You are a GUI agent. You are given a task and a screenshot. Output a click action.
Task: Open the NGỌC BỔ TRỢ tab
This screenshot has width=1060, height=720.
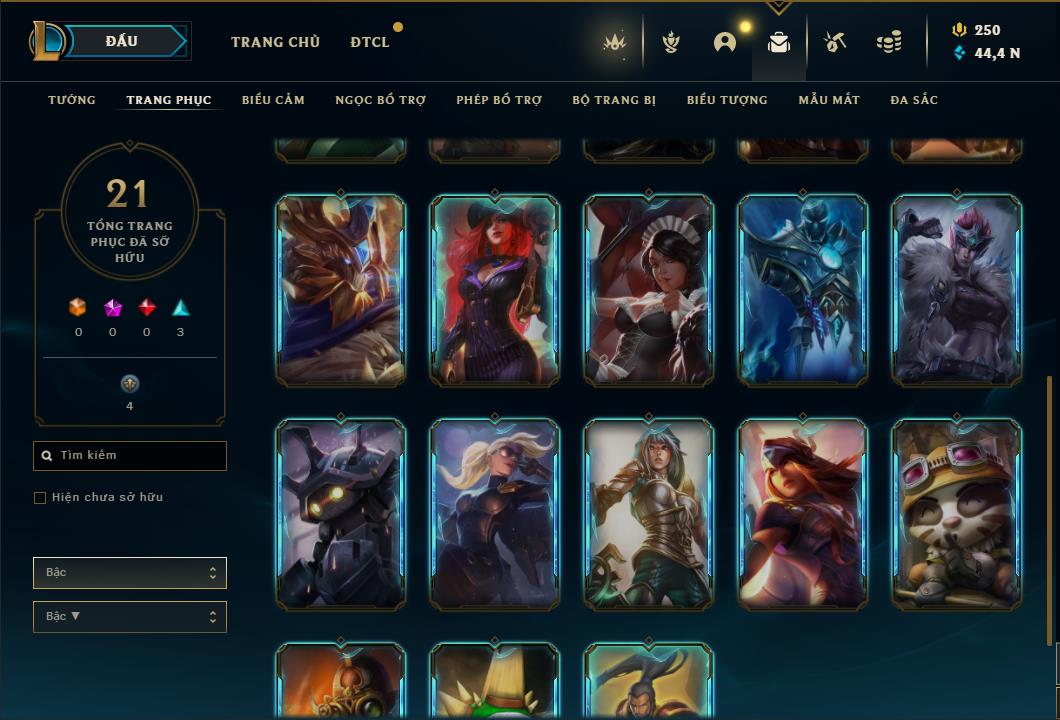coord(380,100)
